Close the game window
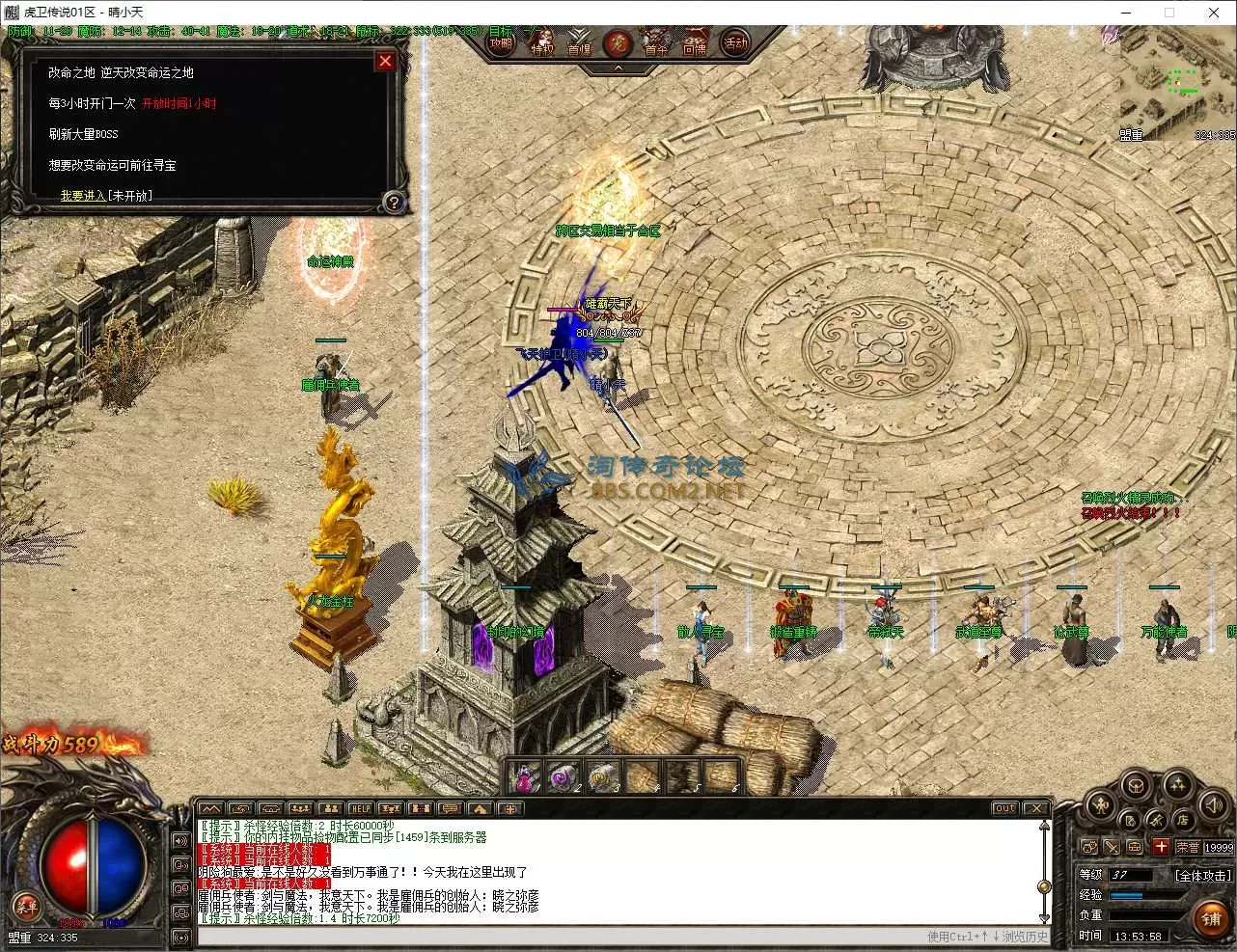 click(x=1214, y=13)
